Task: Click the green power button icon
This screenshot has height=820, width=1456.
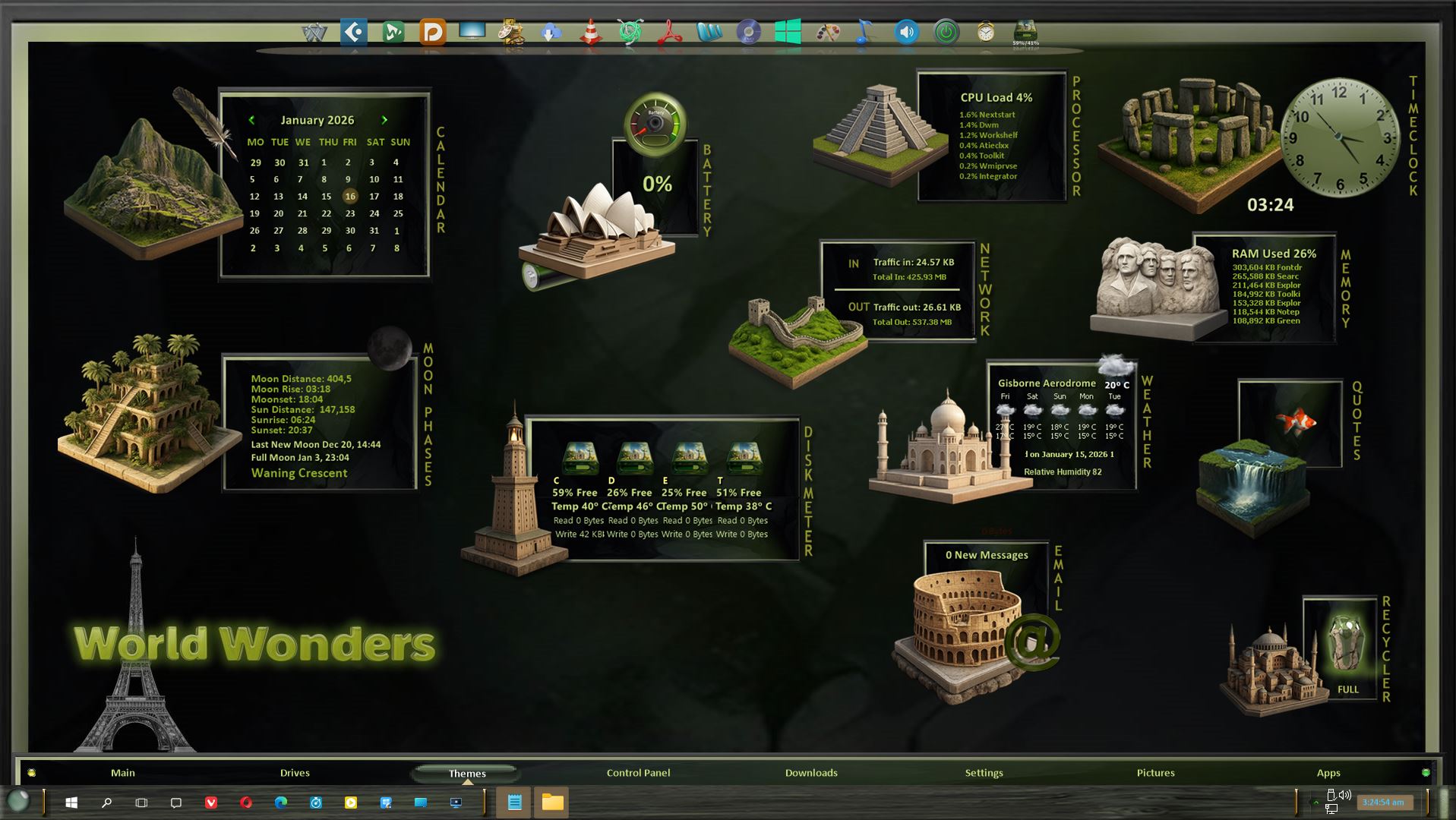Action: [946, 33]
